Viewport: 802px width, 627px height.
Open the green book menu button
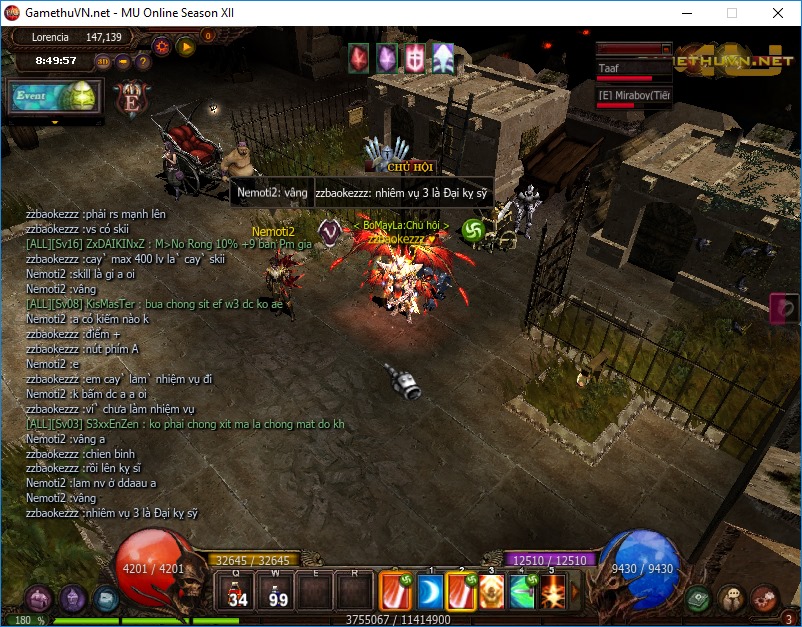pos(699,598)
